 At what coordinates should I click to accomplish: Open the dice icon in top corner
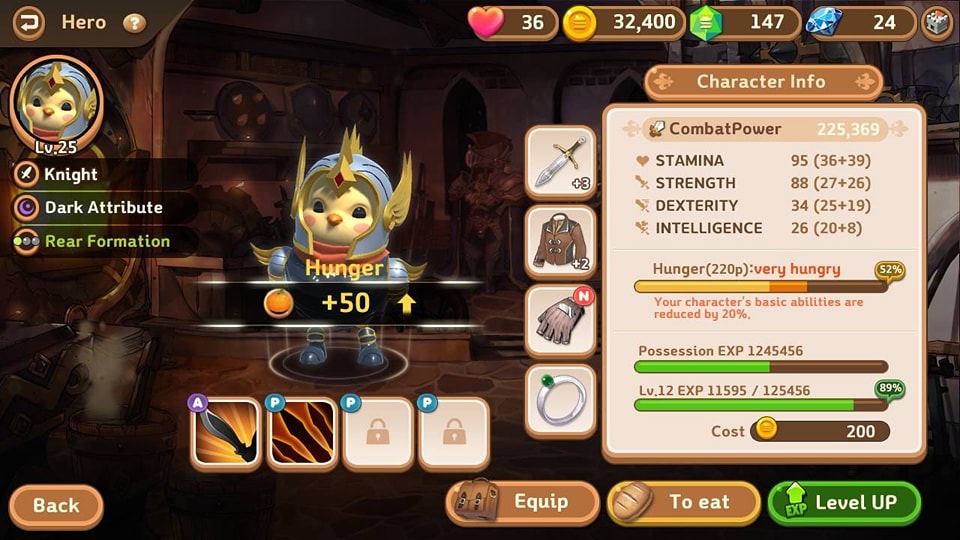(x=937, y=23)
